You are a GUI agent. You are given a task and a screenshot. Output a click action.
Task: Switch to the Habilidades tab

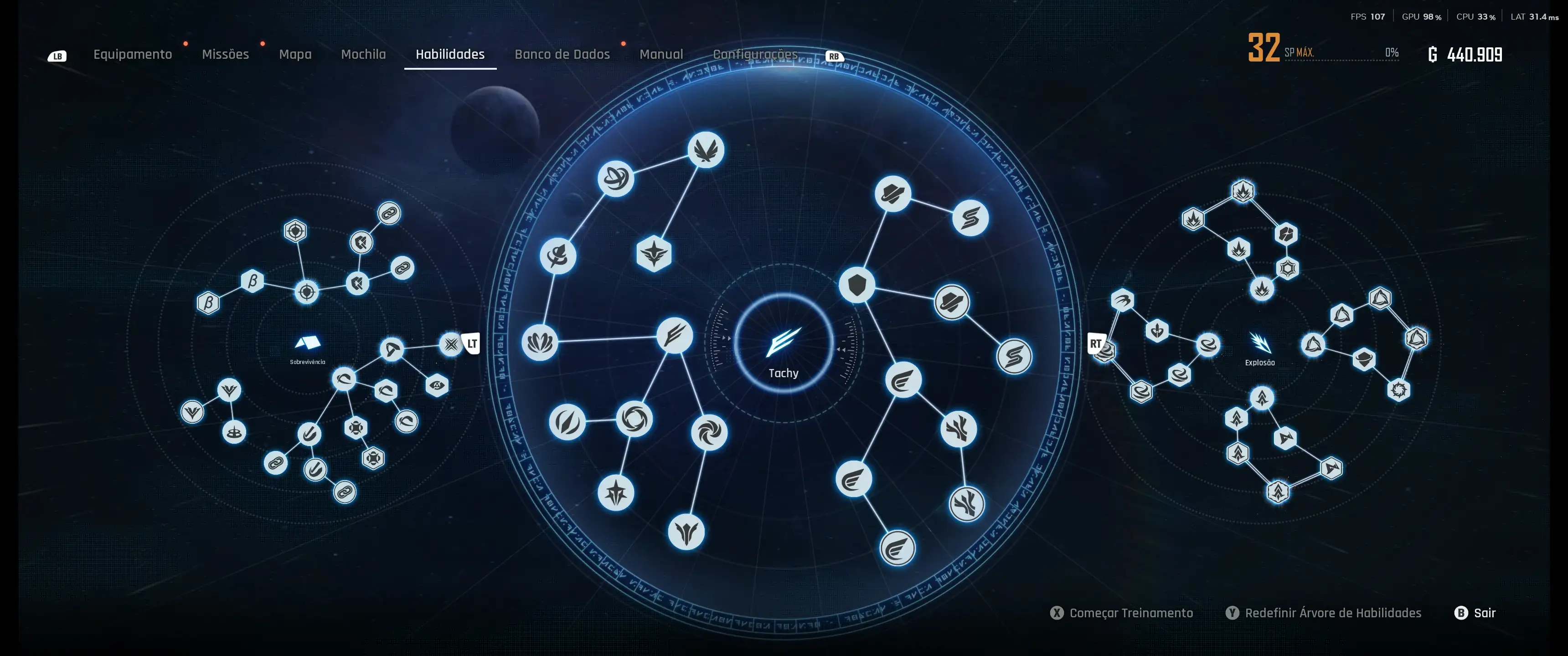pos(450,54)
